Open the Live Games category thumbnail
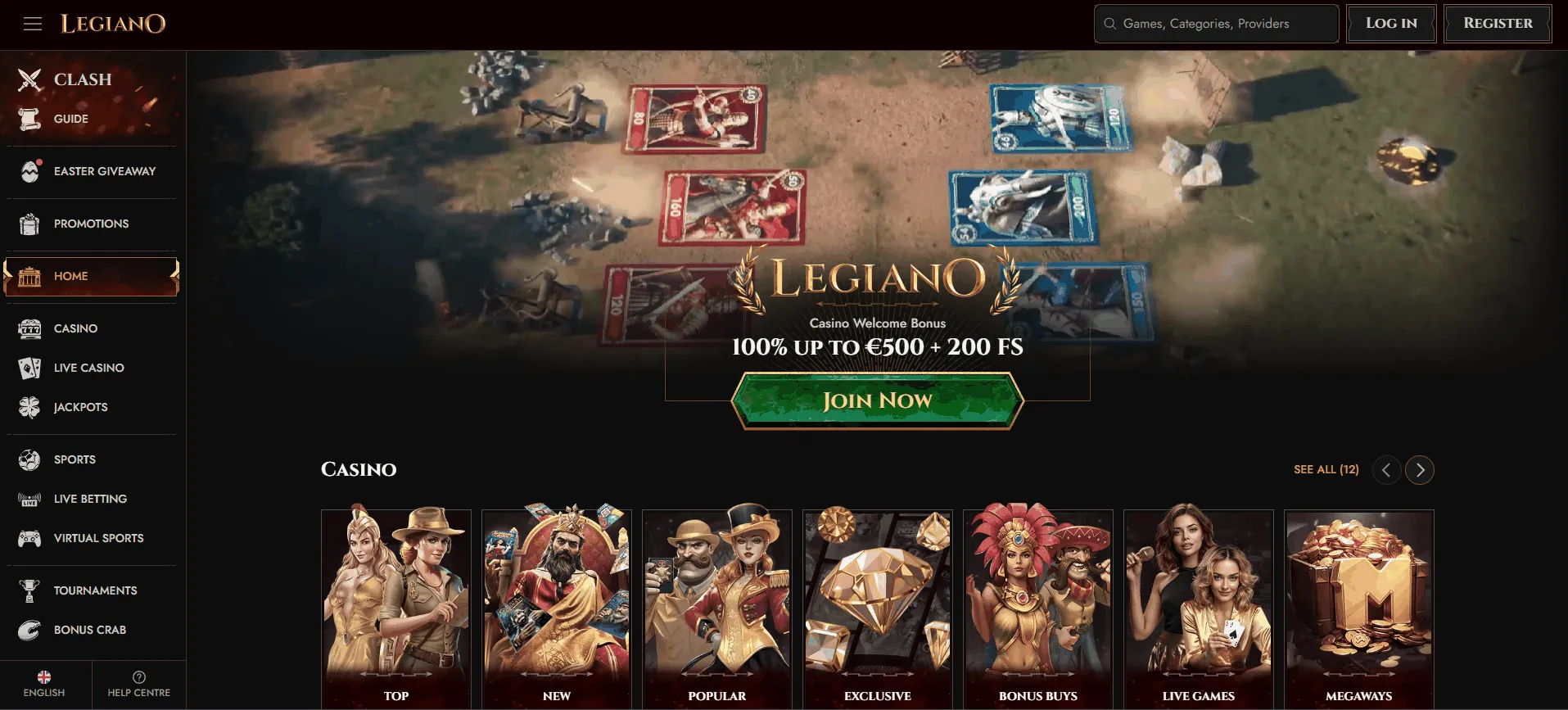The image size is (1568, 710). pos(1198,606)
